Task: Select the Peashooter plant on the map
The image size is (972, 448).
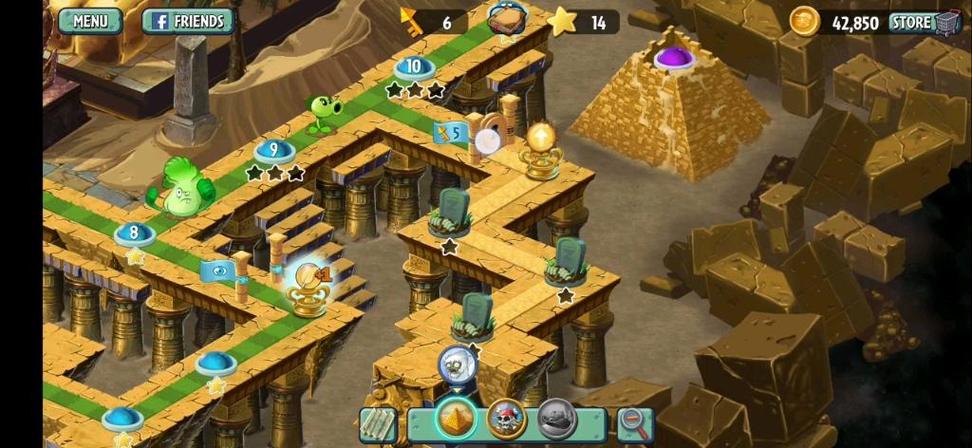Action: 322,114
